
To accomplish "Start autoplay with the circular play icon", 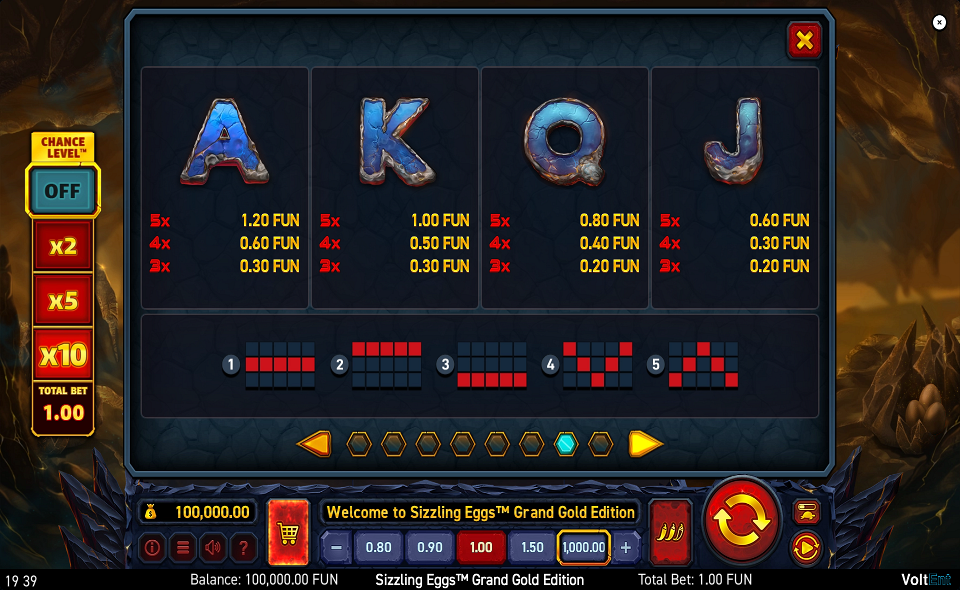I will point(806,547).
